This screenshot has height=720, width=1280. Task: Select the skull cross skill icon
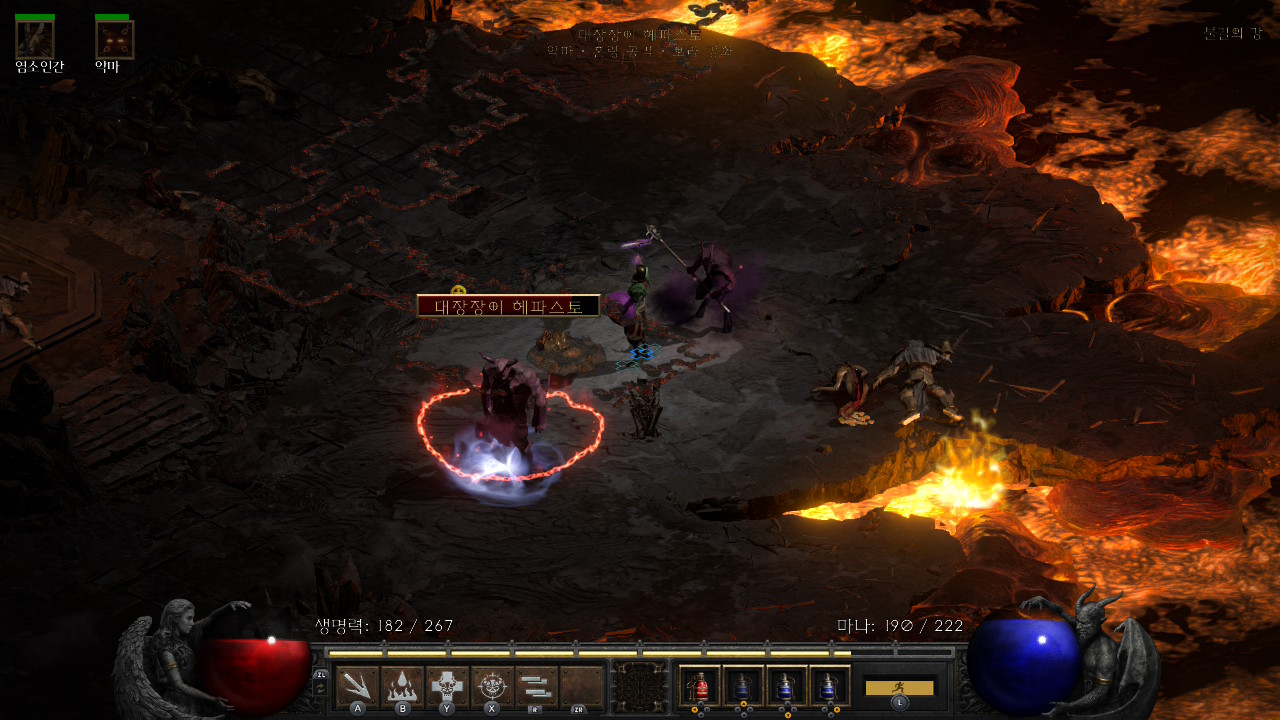tap(447, 686)
